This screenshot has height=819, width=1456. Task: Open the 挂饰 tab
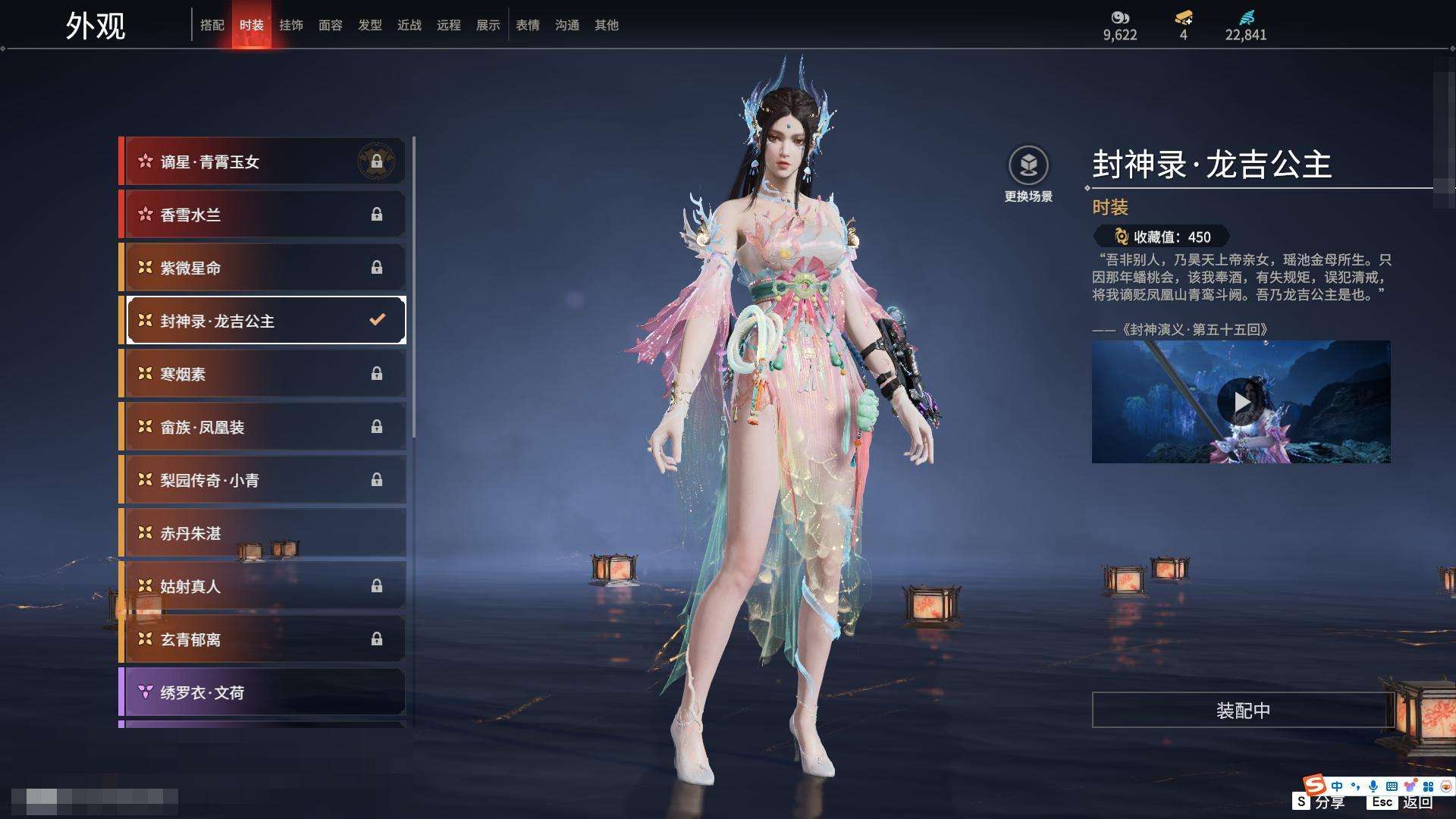pos(291,25)
